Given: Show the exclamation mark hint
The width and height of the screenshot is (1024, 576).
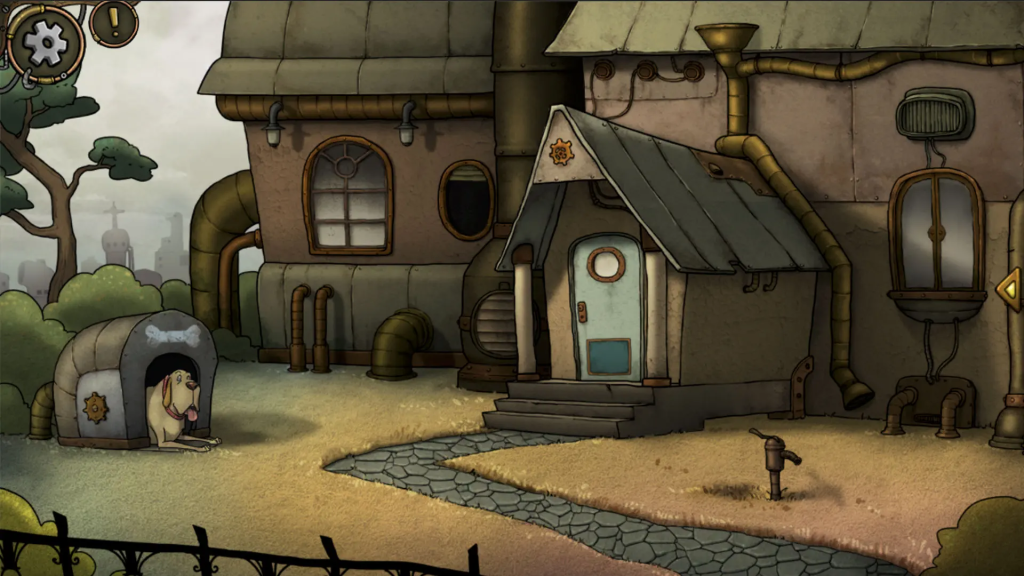Looking at the screenshot, I should (x=114, y=21).
